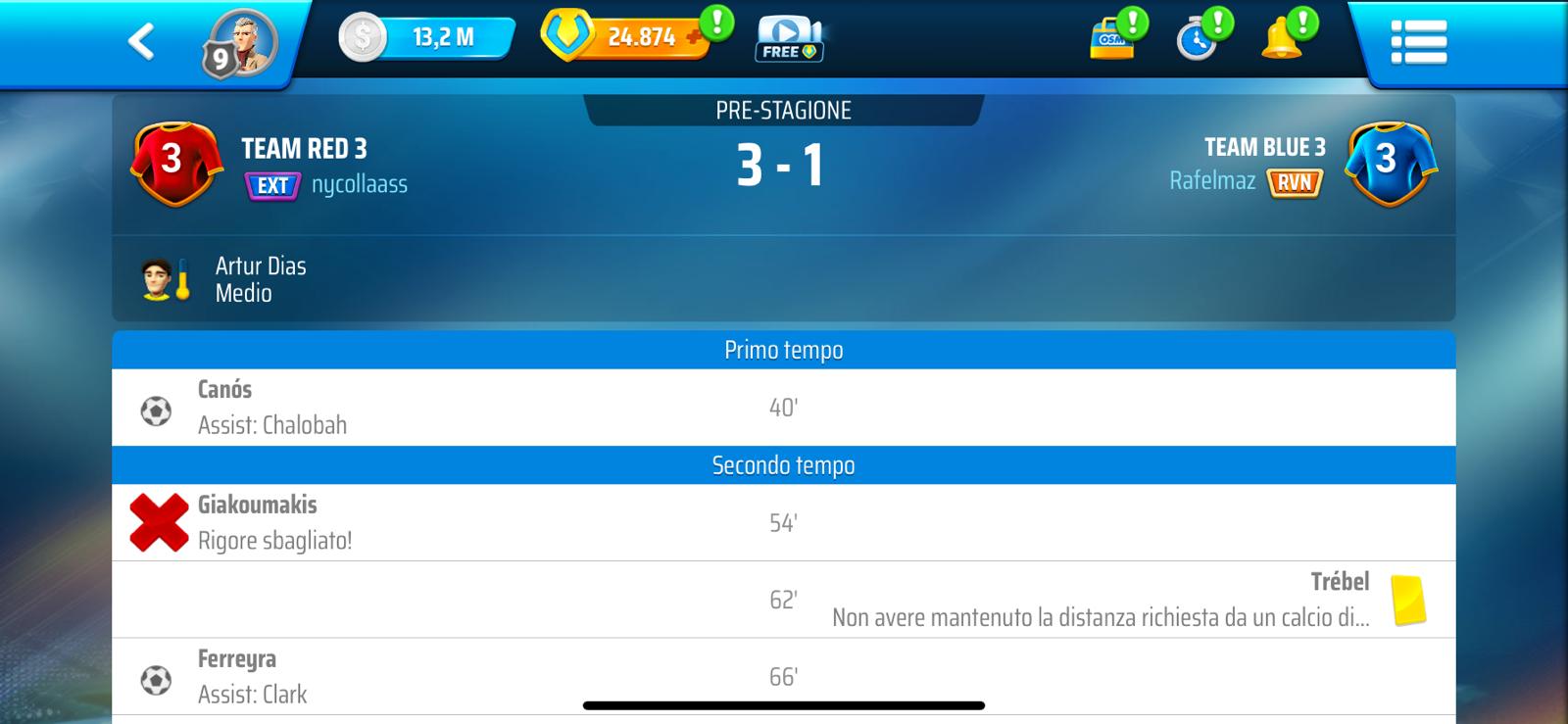Screen dimensions: 1568x724
Task: View the Team Red 3 shirt
Action: coord(172,163)
